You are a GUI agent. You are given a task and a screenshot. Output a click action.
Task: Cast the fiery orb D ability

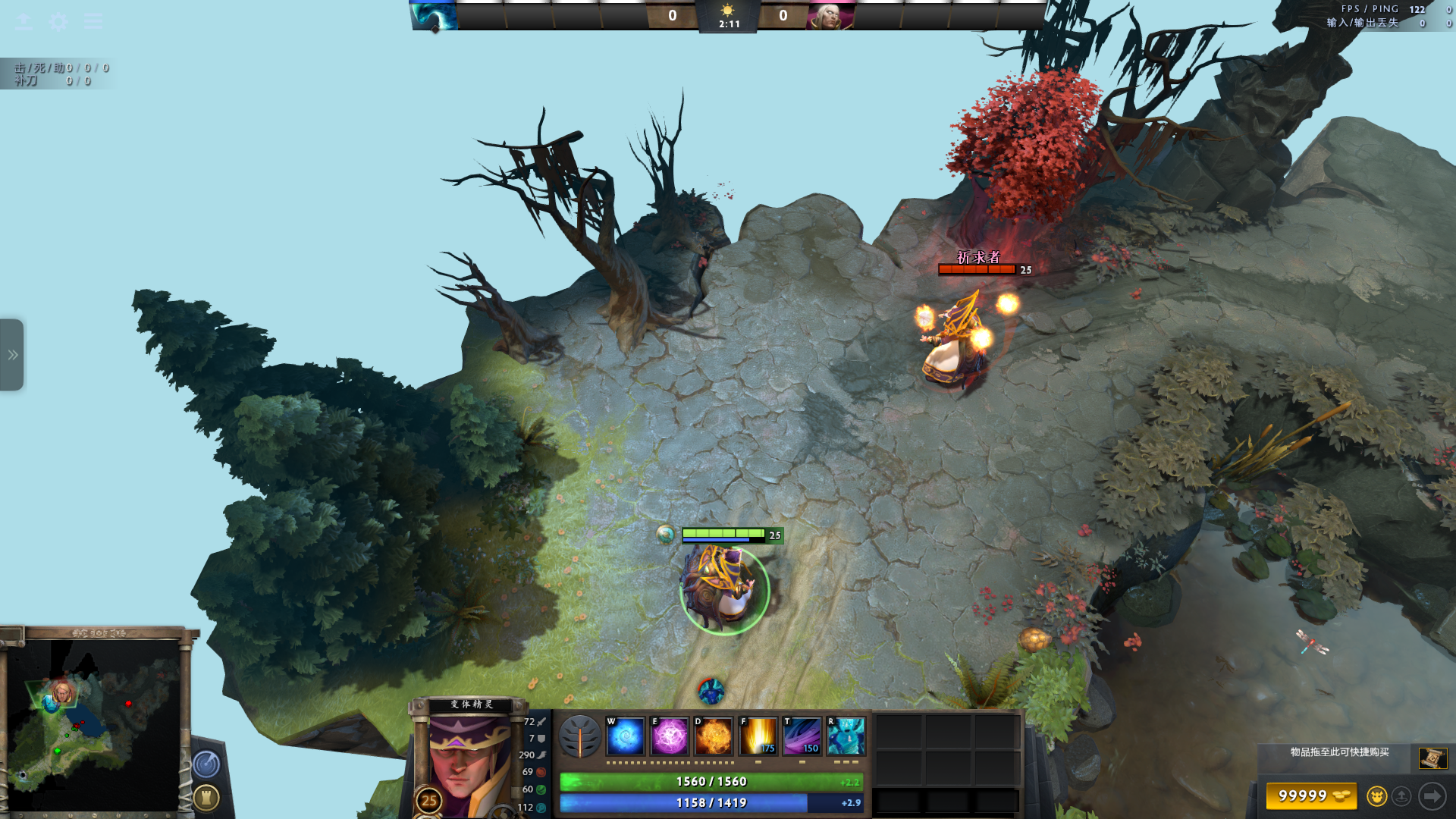coord(714,736)
